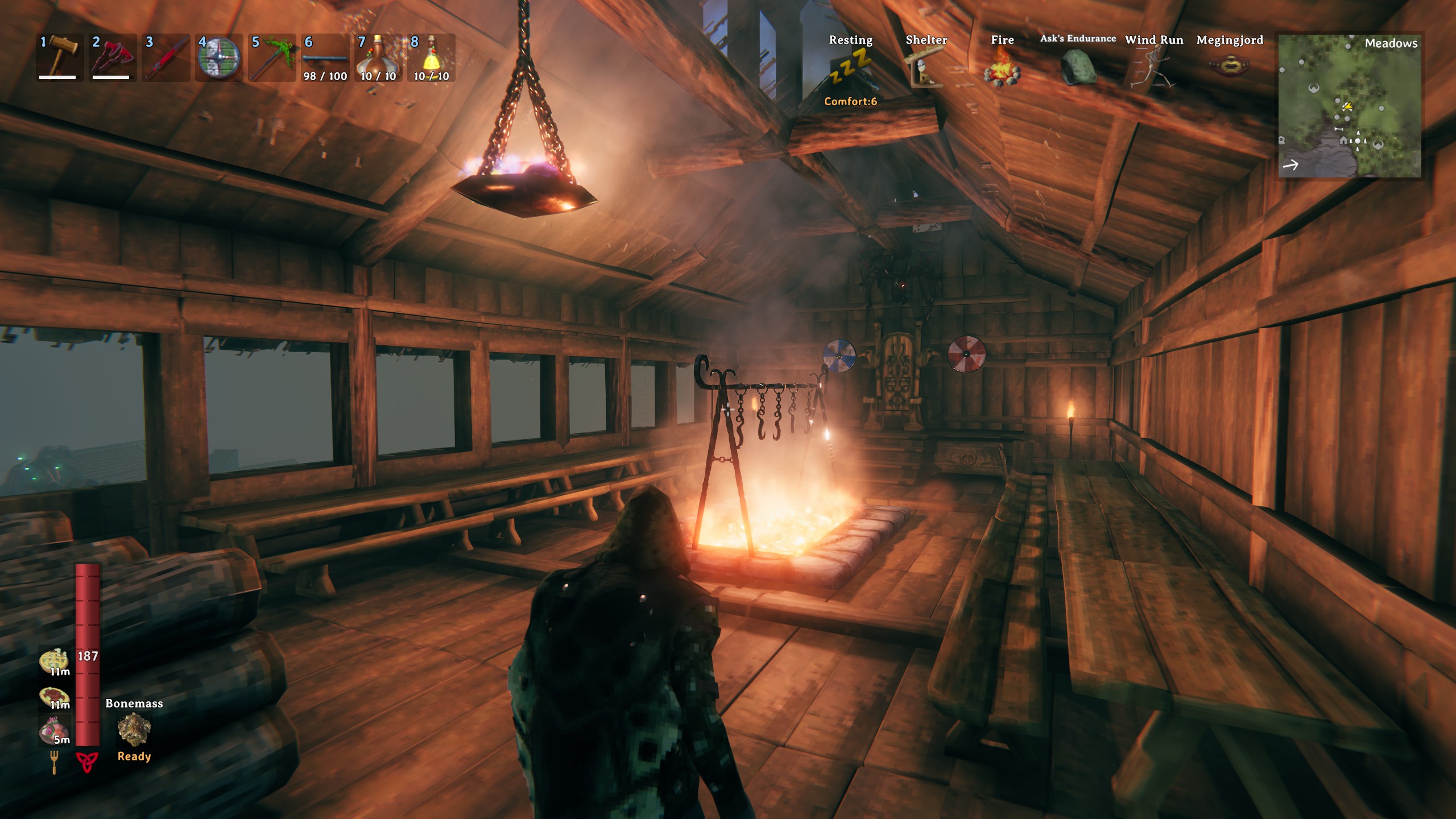The image size is (1456, 819).
Task: Equip the round green shield in slot 4
Action: 219,57
